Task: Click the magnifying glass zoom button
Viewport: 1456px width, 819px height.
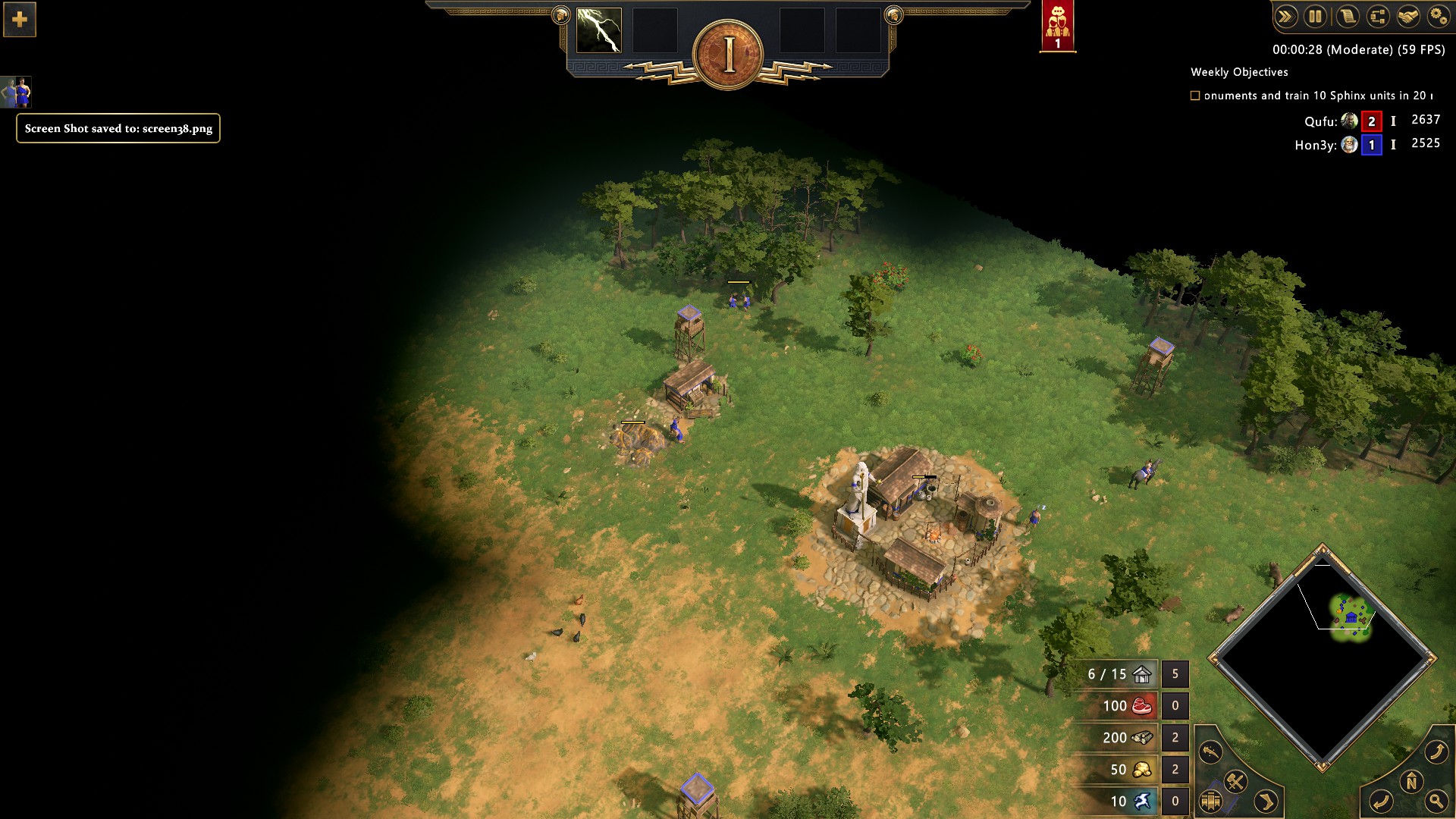Action: [x=1436, y=801]
